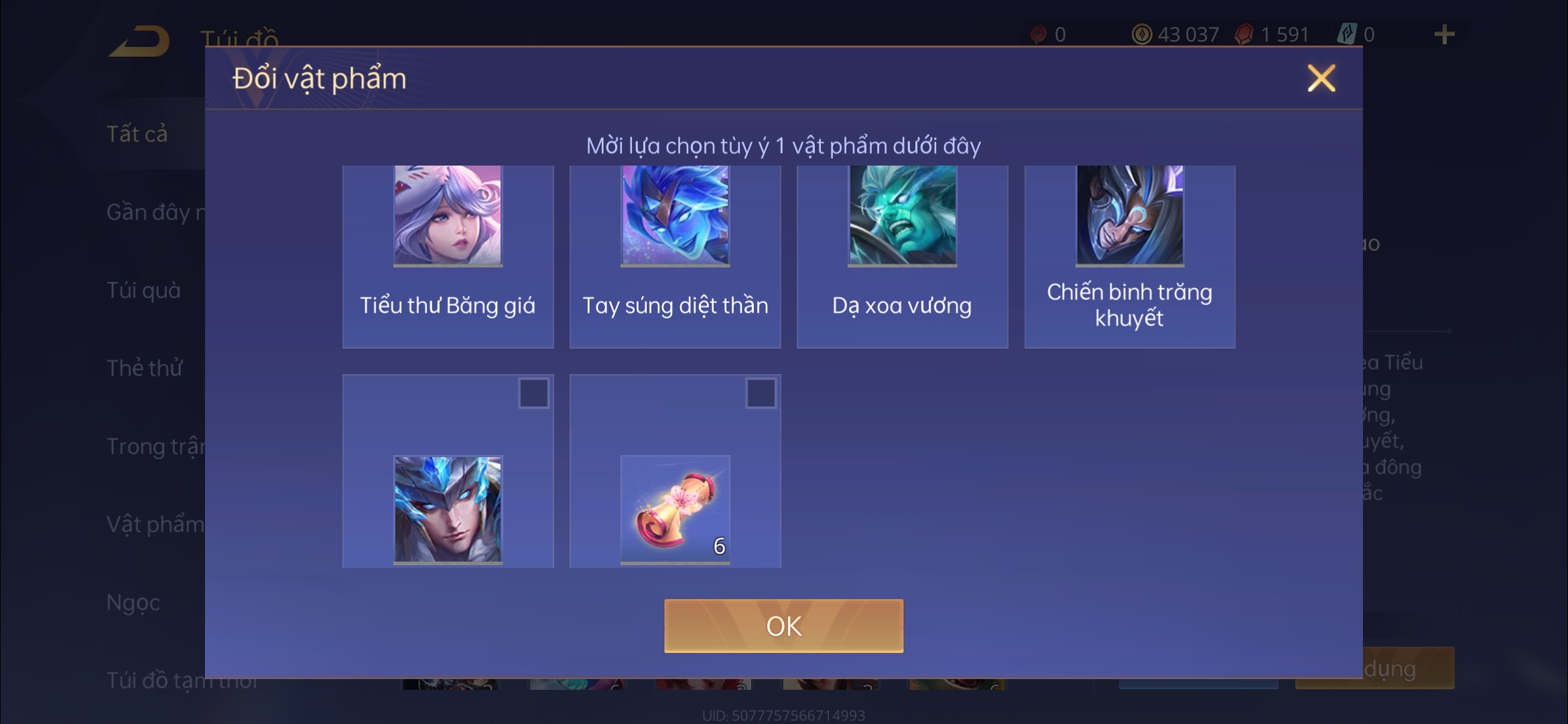Screen dimensions: 1568x724
Task: Switch to the Thẻ thử category
Action: [x=145, y=368]
